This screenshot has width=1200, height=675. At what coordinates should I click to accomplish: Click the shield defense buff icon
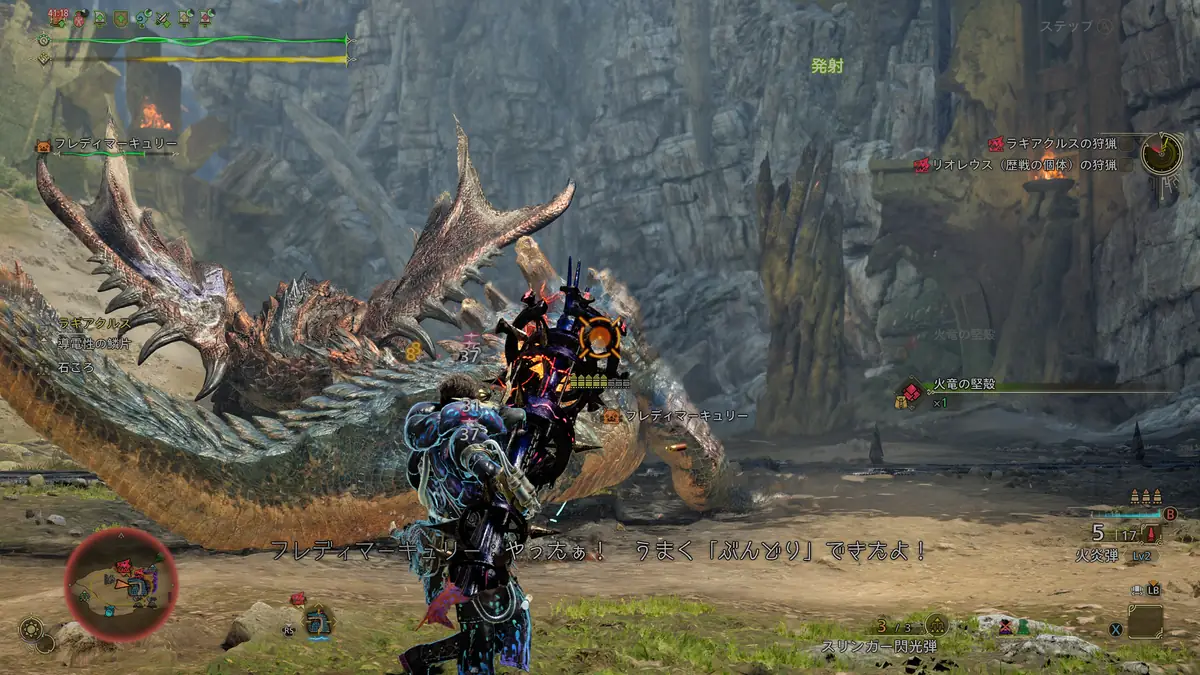[120, 17]
